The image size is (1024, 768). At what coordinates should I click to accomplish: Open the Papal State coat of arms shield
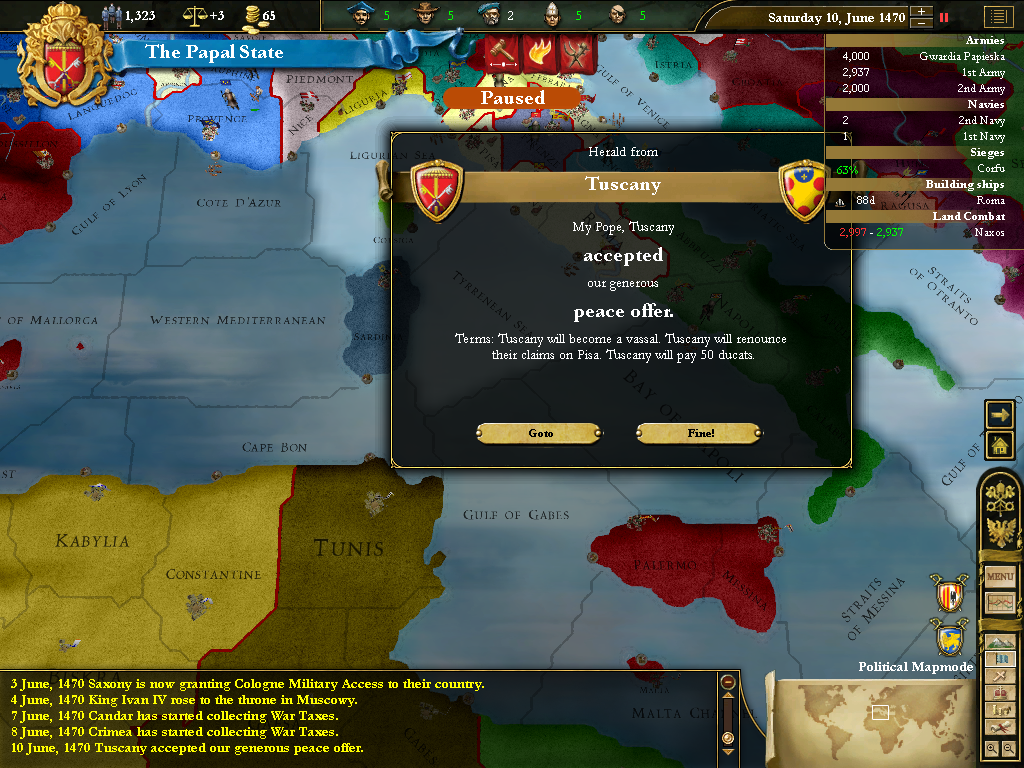(54, 56)
